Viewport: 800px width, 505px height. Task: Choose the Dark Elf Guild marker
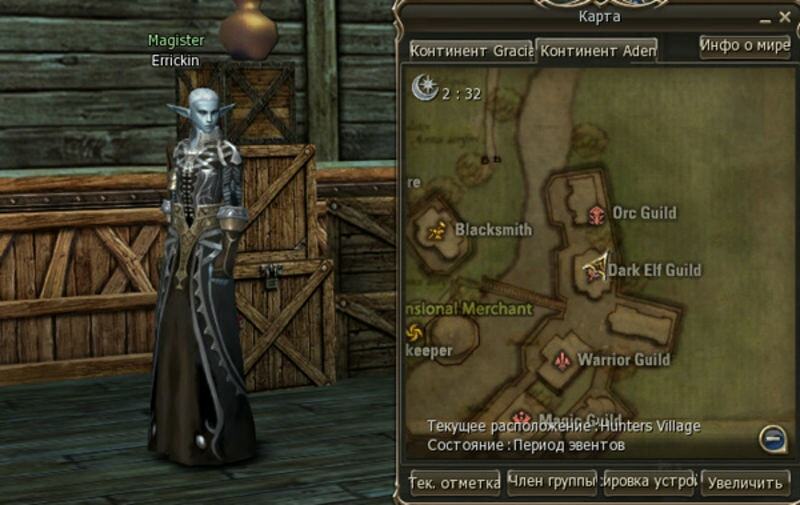(596, 268)
